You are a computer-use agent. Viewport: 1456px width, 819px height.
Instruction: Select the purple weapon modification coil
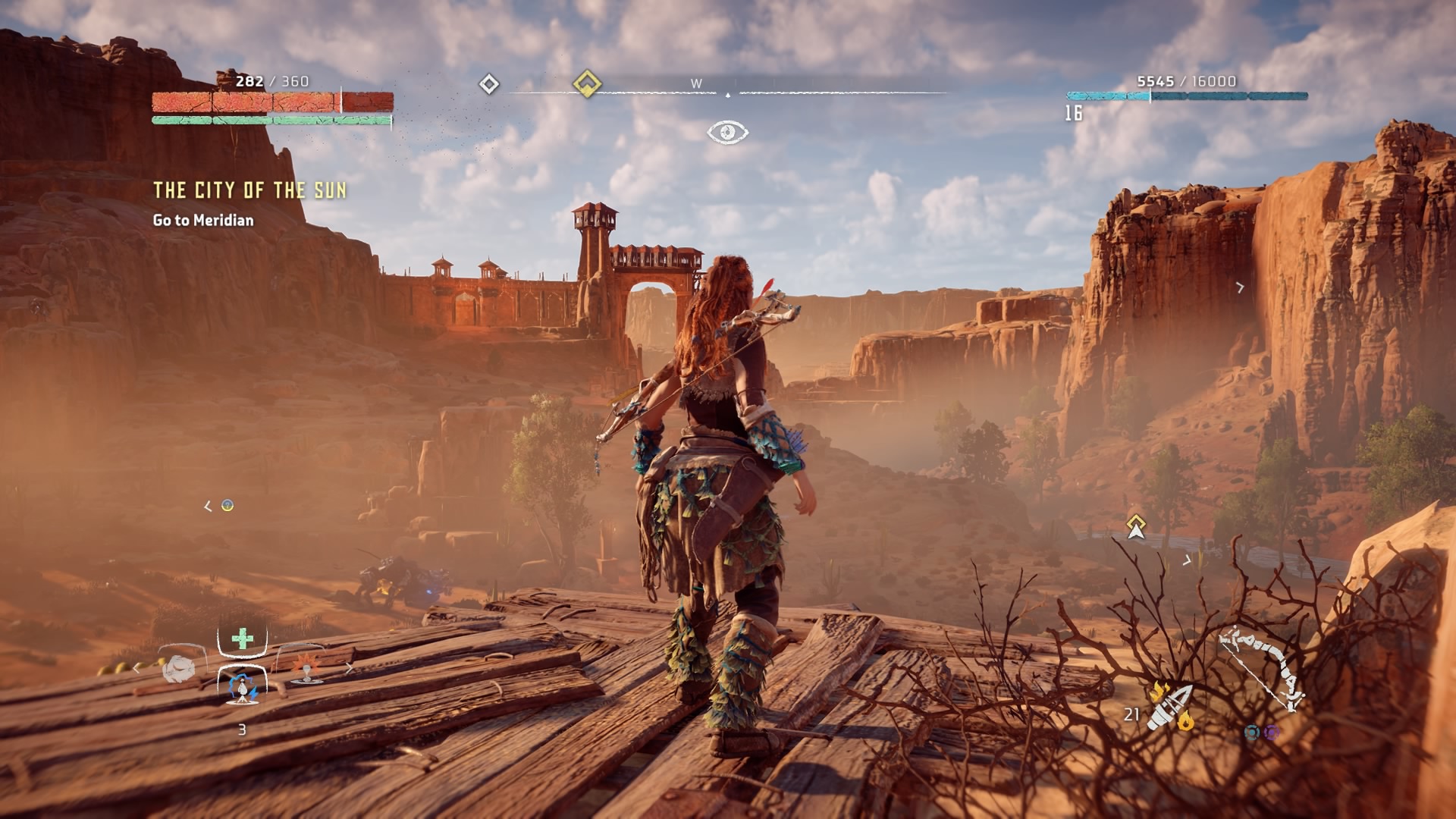coord(1272,732)
